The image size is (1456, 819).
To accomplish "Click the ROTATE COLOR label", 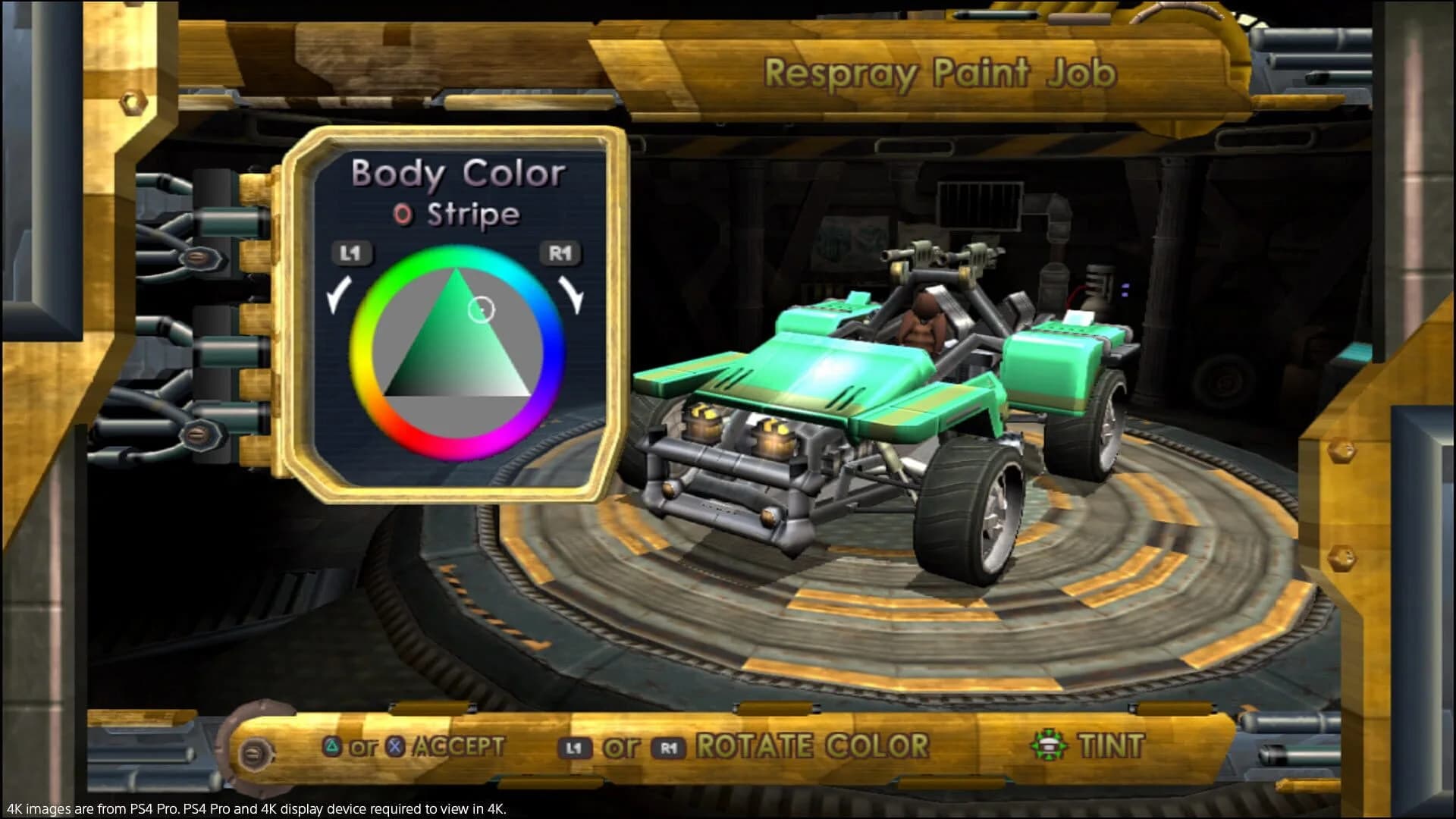I will (811, 745).
